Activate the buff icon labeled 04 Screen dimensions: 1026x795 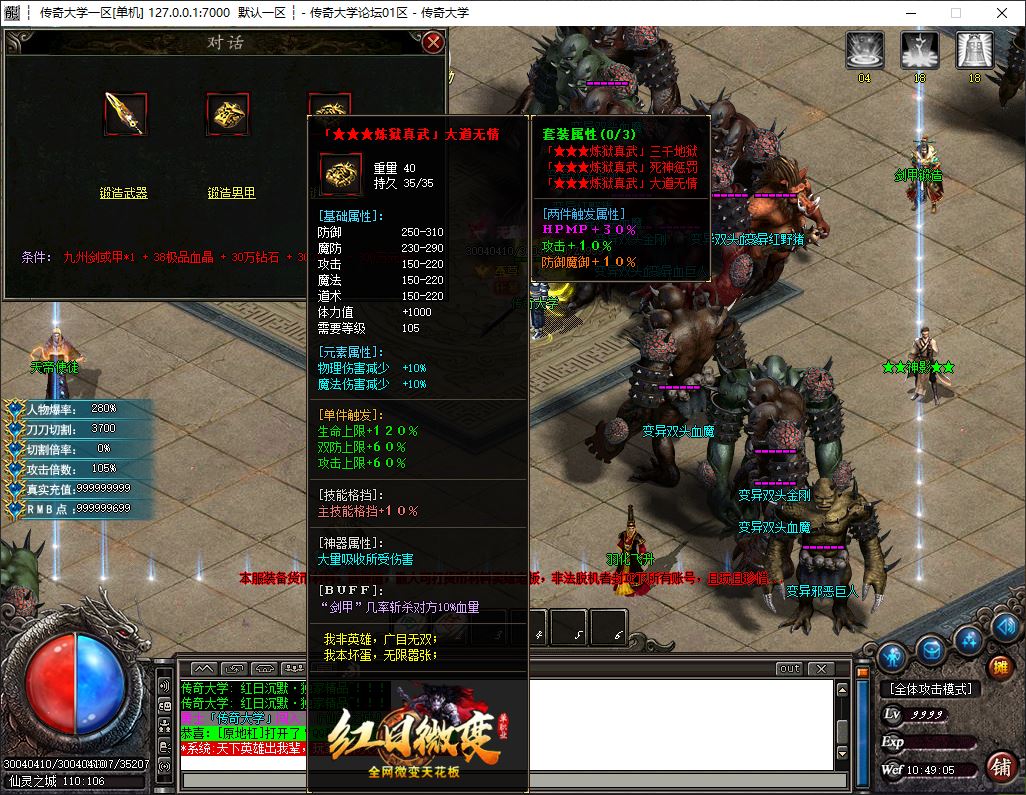click(x=864, y=50)
